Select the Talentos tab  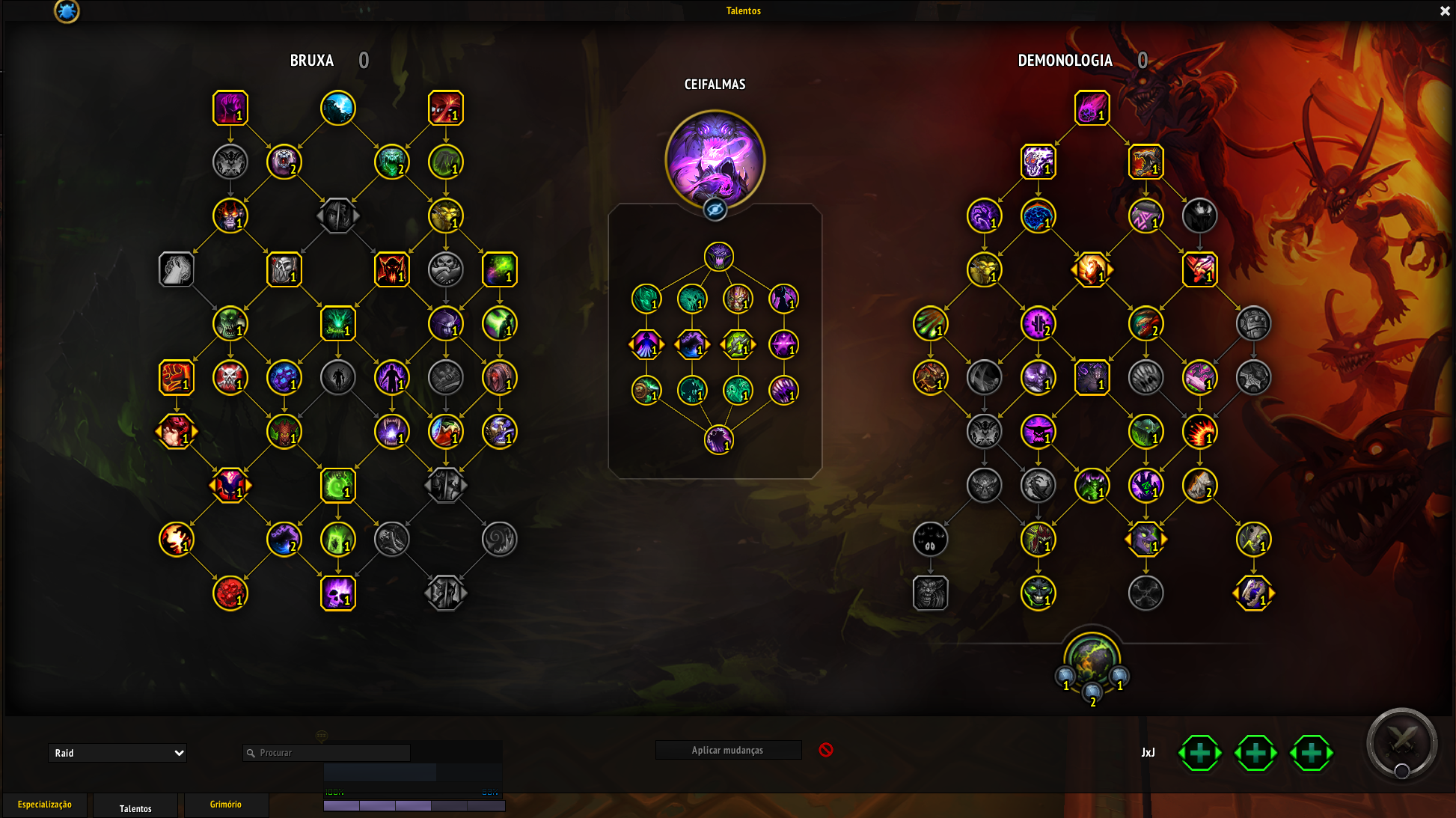(135, 808)
